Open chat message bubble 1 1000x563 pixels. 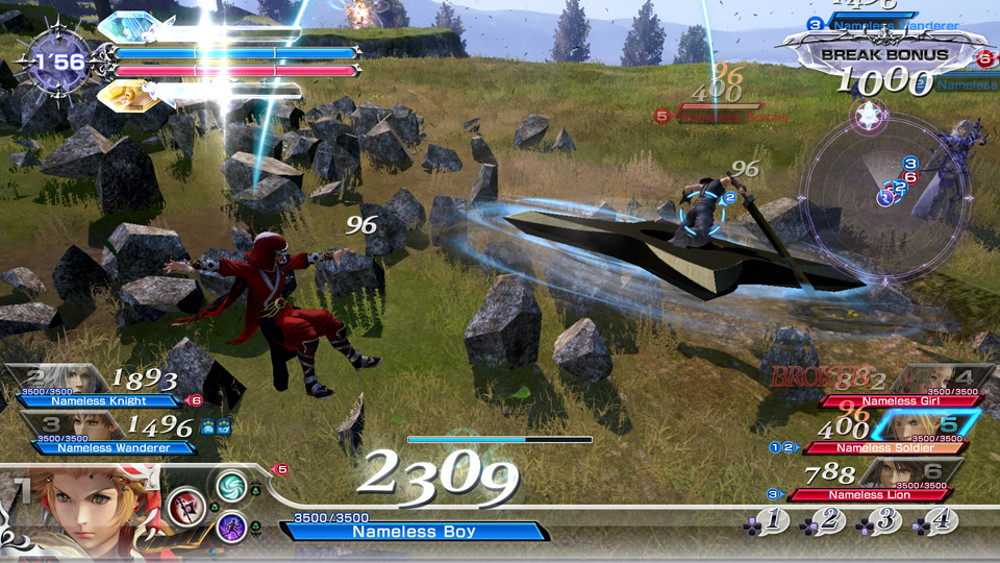coord(765,521)
